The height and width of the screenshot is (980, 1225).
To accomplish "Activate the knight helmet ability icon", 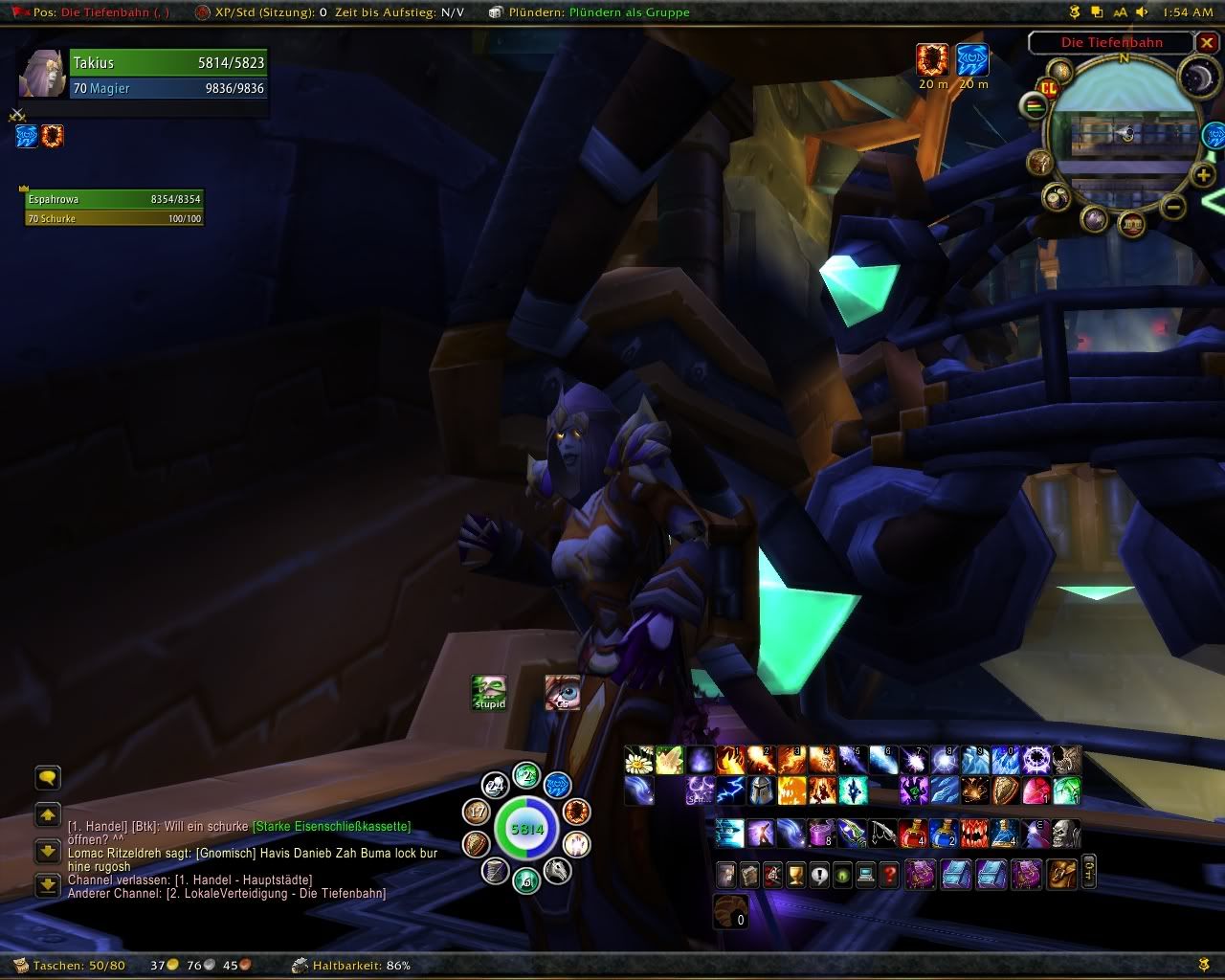I will (761, 790).
